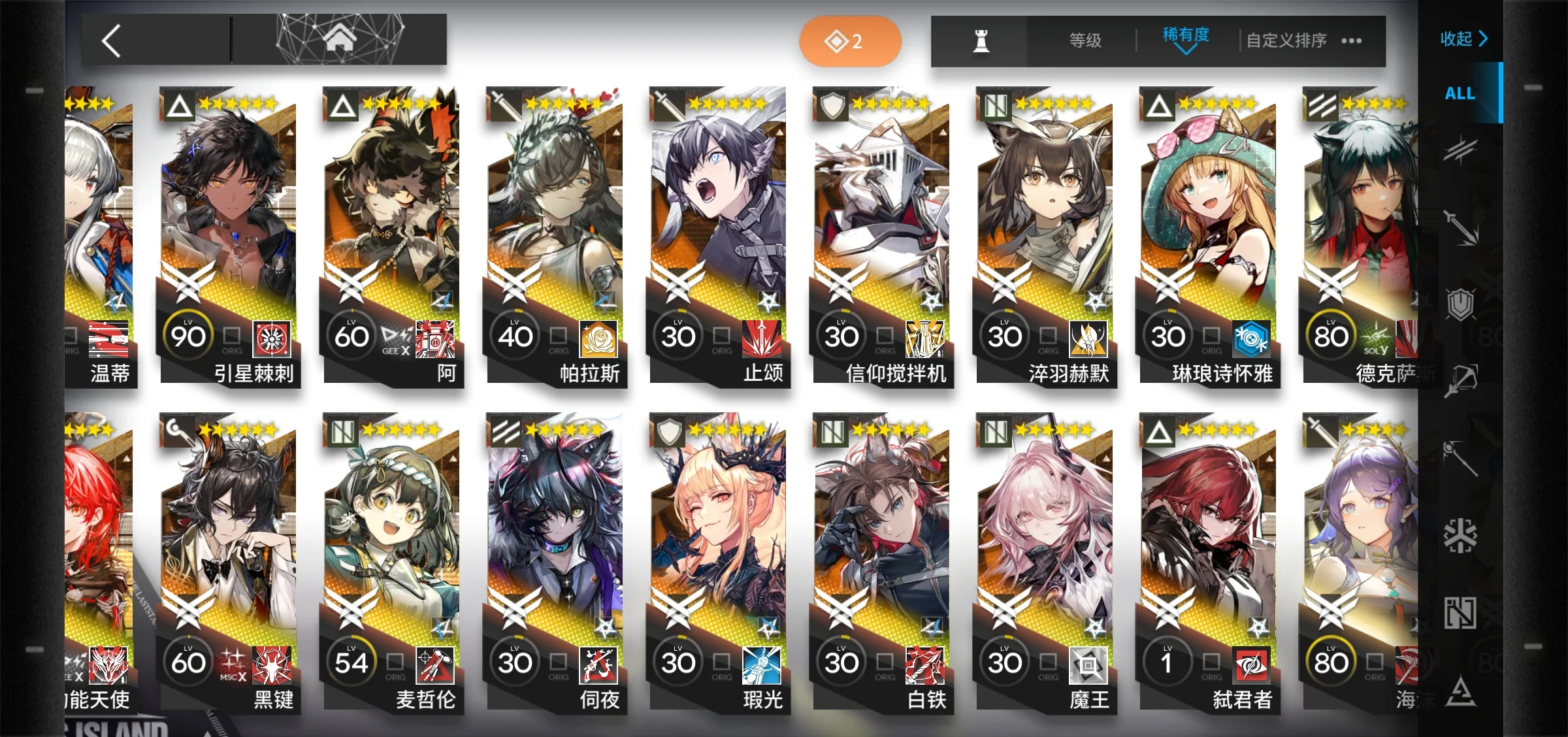Filter by the shield defender class icon
1568x737 pixels.
click(1460, 304)
